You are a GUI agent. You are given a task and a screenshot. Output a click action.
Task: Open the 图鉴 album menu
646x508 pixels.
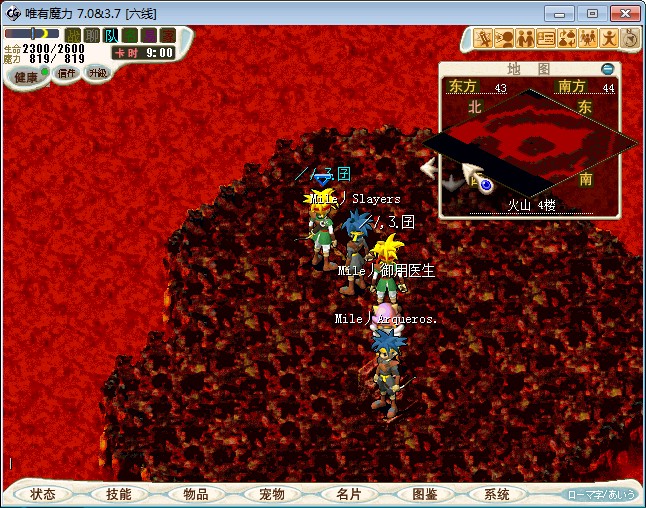423,494
